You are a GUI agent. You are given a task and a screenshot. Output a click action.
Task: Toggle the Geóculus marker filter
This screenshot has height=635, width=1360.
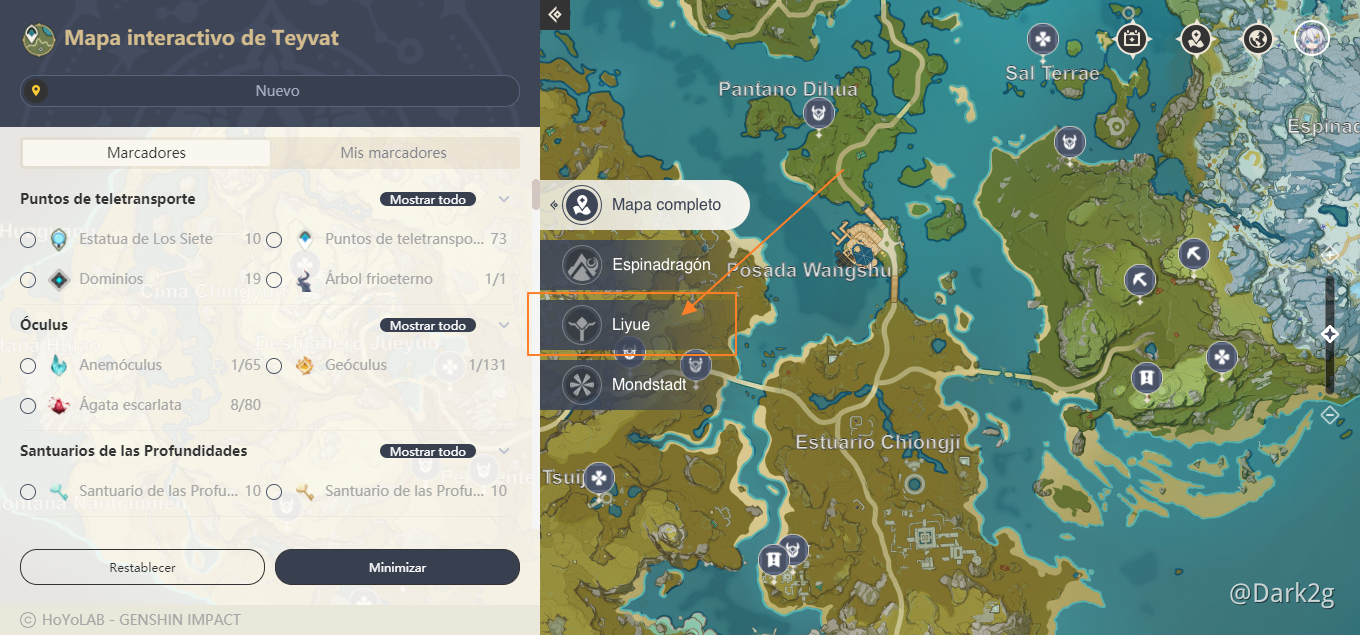274,366
